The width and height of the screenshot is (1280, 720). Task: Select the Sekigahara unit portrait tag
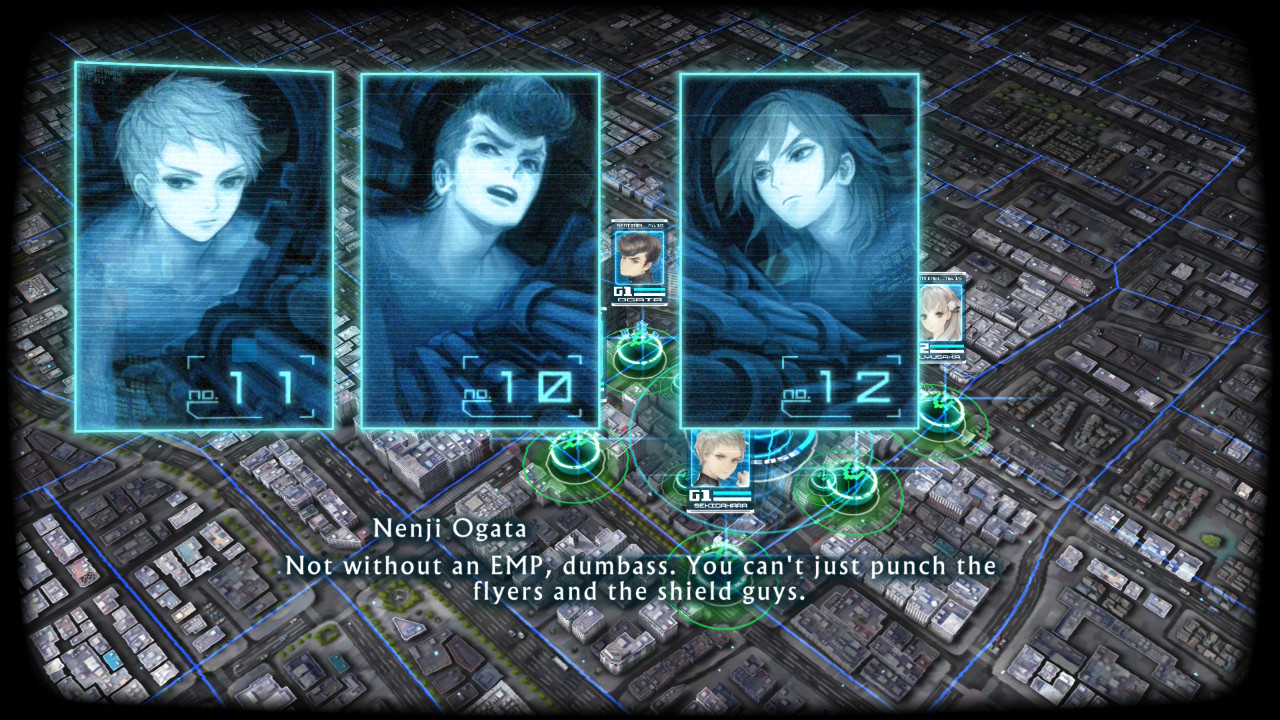719,468
